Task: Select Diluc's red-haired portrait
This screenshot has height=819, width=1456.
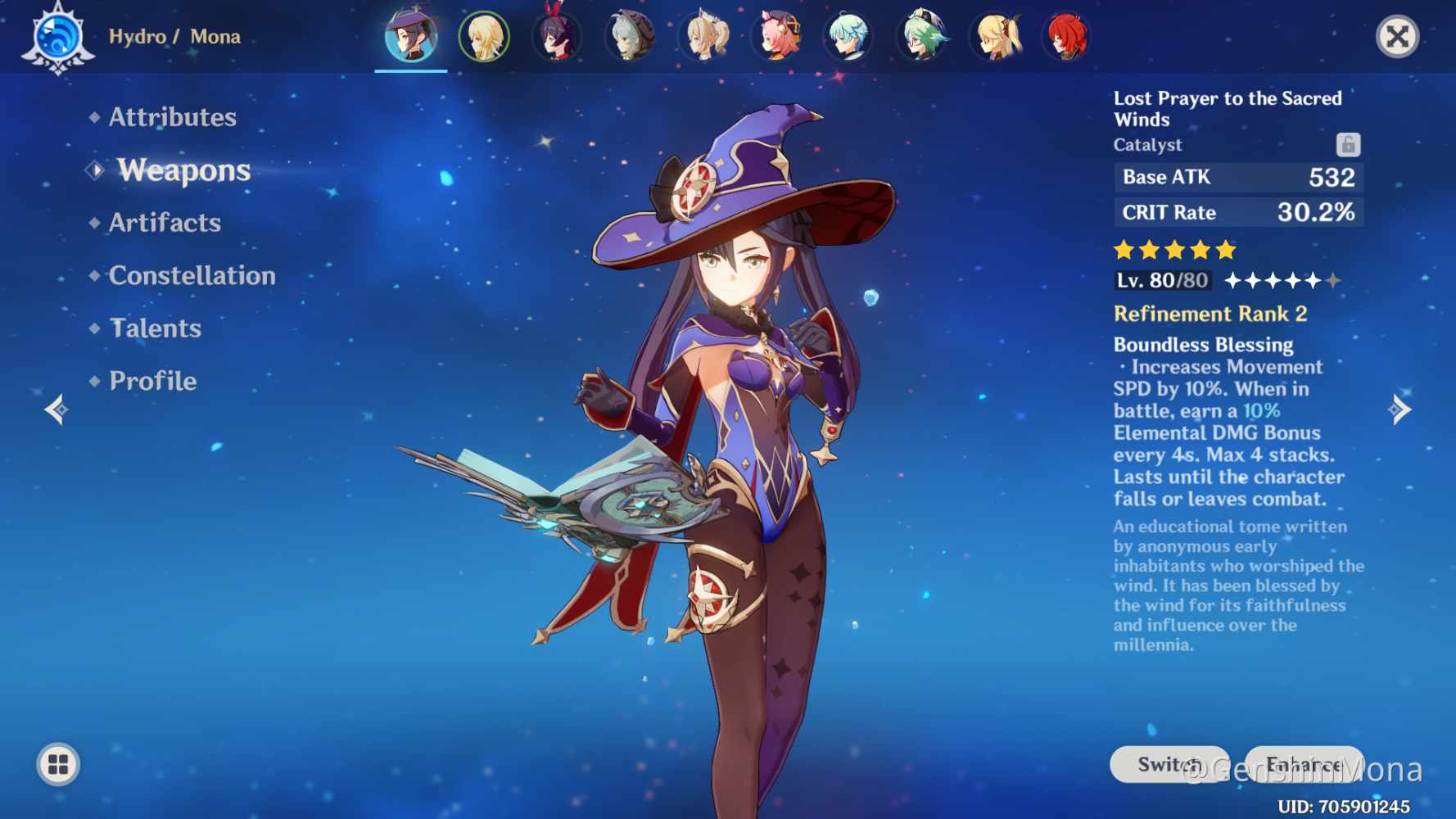Action: pos(1067,37)
